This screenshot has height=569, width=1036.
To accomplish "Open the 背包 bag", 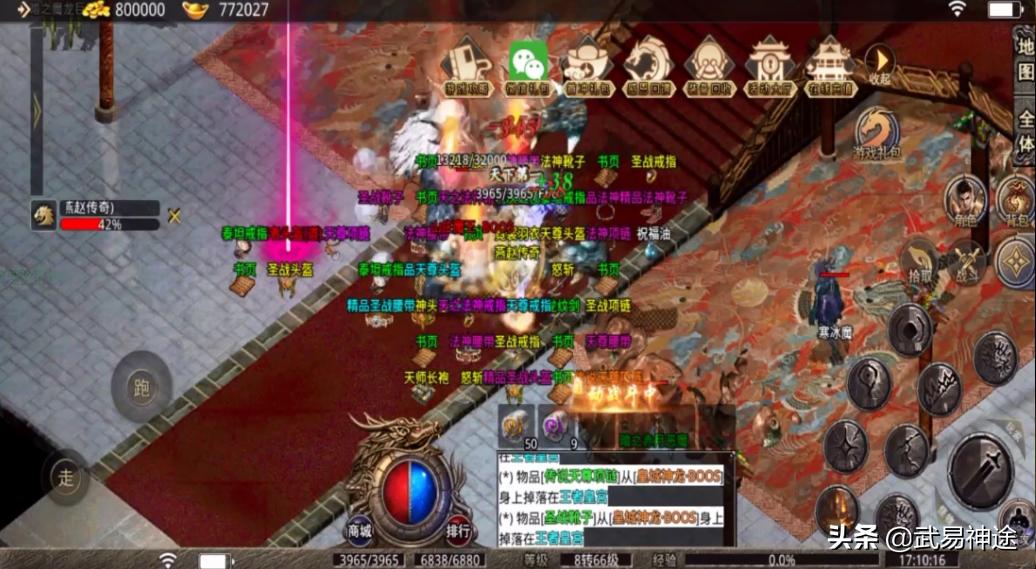I will [x=1016, y=199].
